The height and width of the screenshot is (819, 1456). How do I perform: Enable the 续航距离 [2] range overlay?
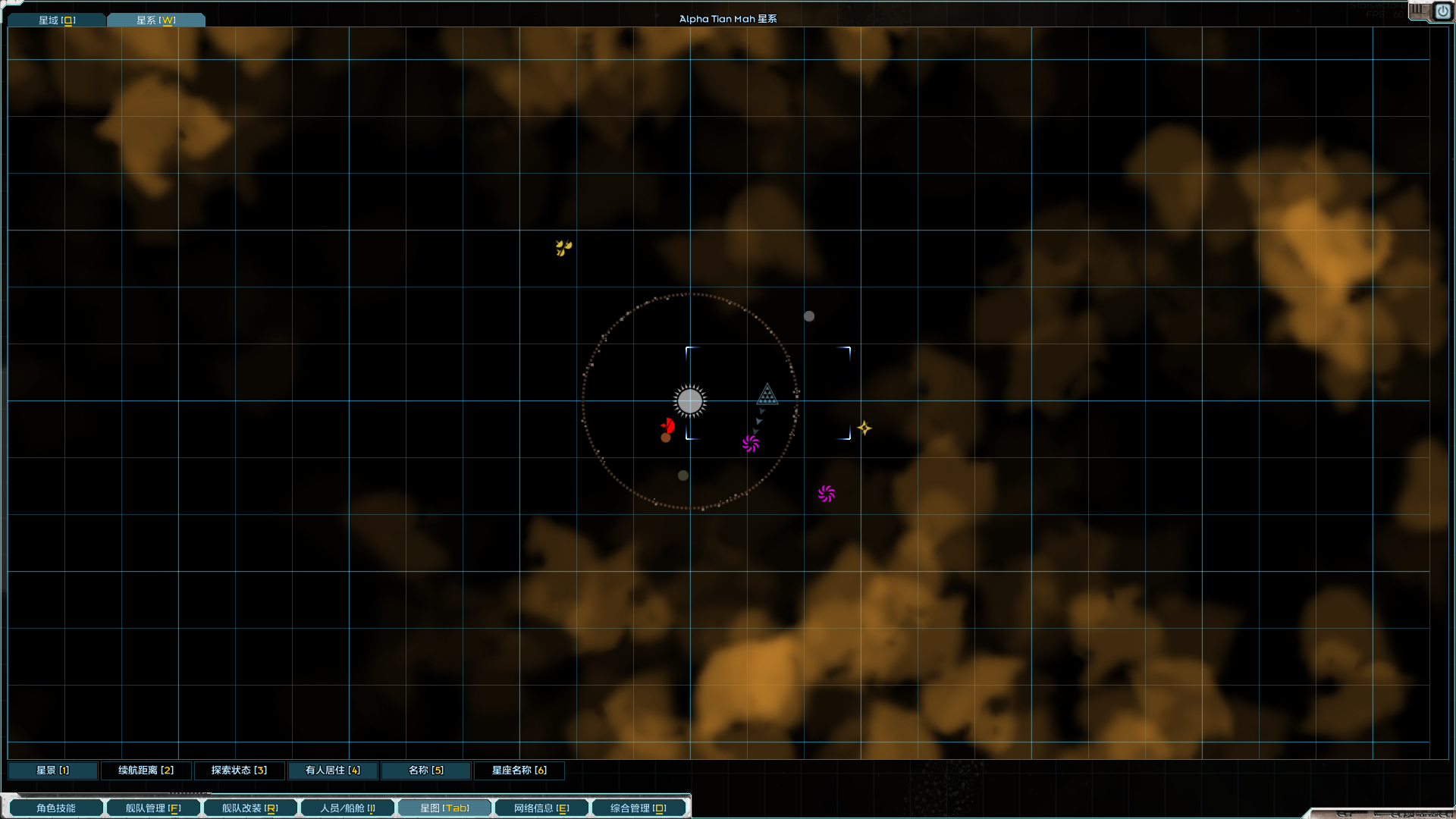pyautogui.click(x=146, y=770)
